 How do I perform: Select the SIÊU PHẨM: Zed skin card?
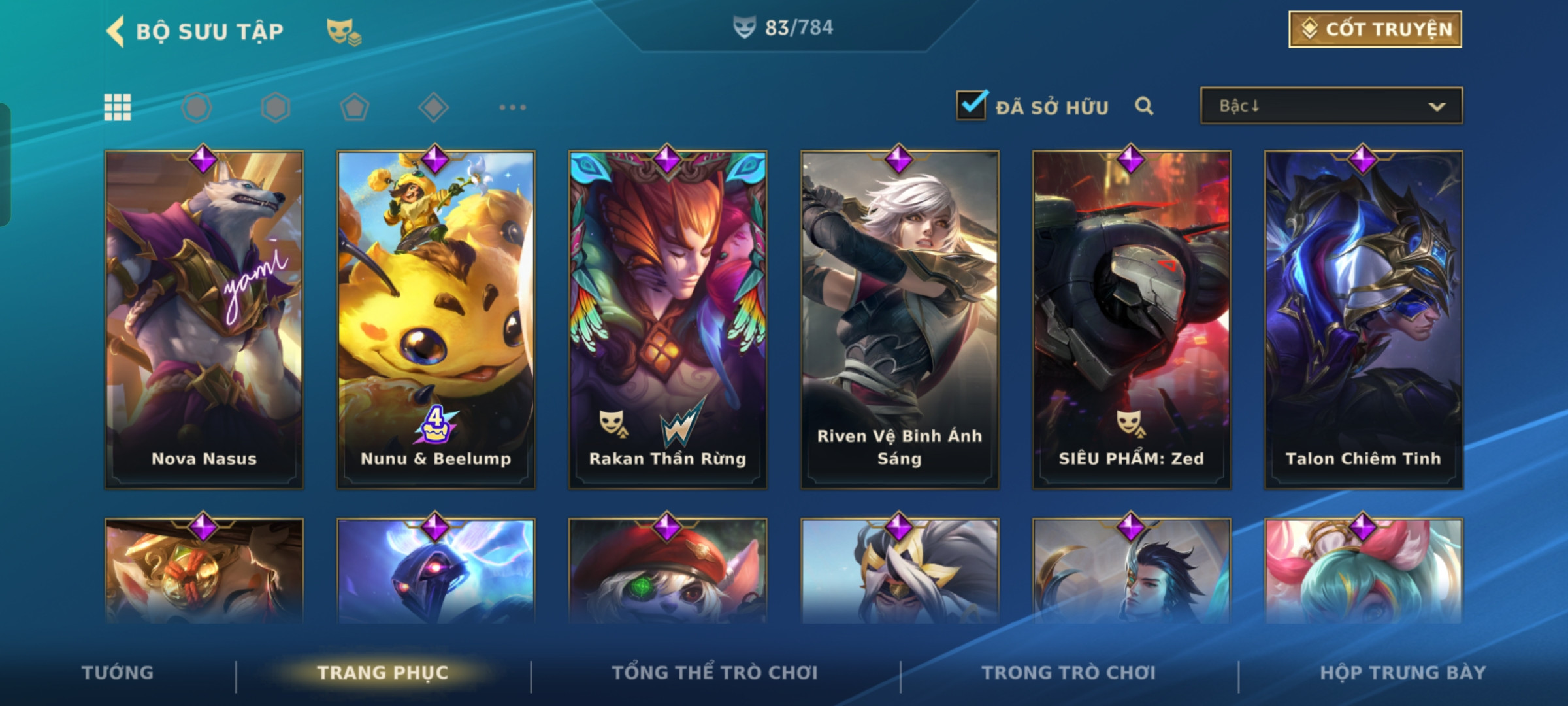point(1132,320)
